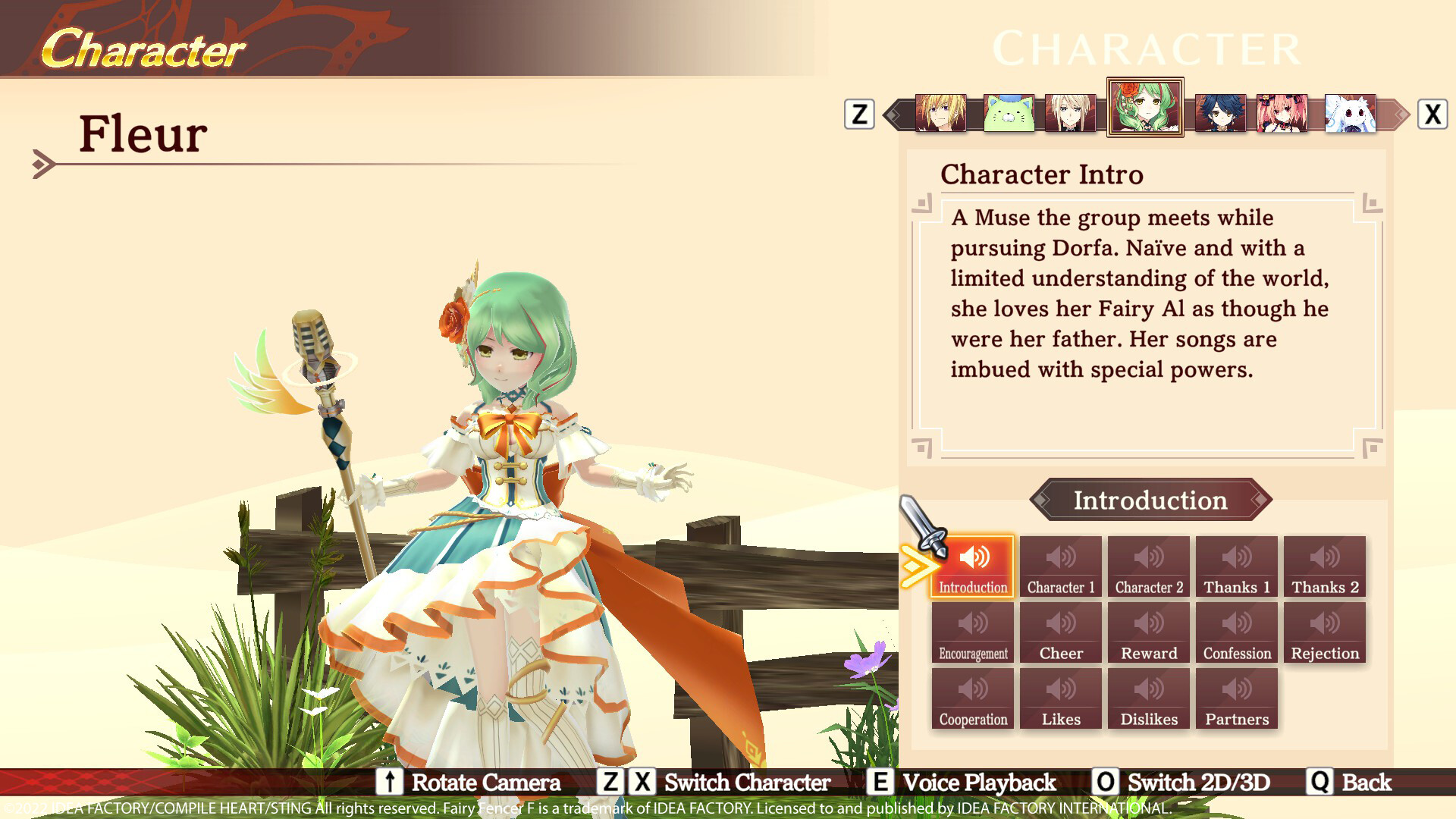Viewport: 1456px width, 819px height.
Task: Play the Character 1 voice line
Action: point(1061,565)
